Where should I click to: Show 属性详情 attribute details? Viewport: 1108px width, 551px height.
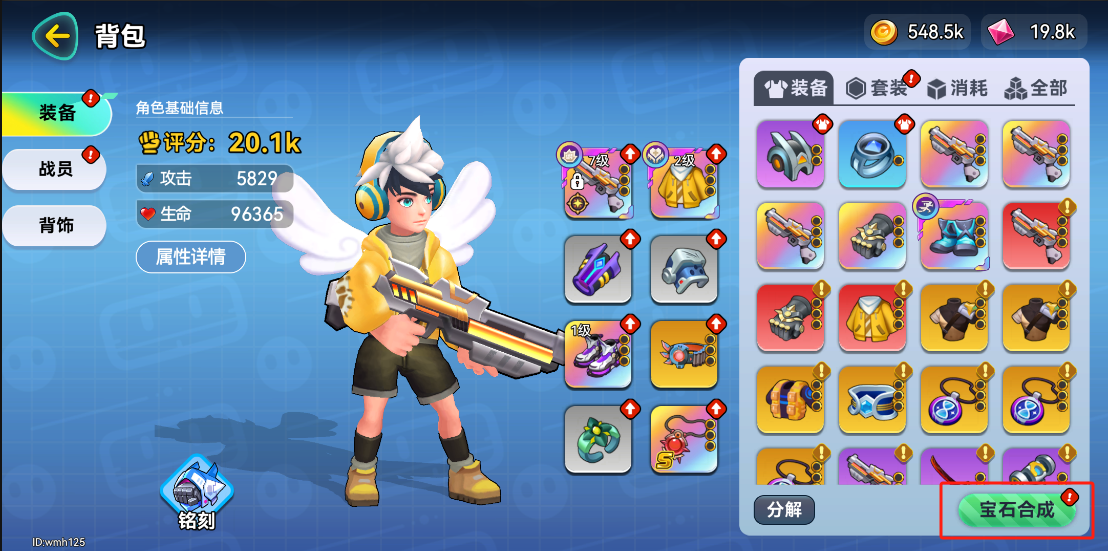coord(190,257)
